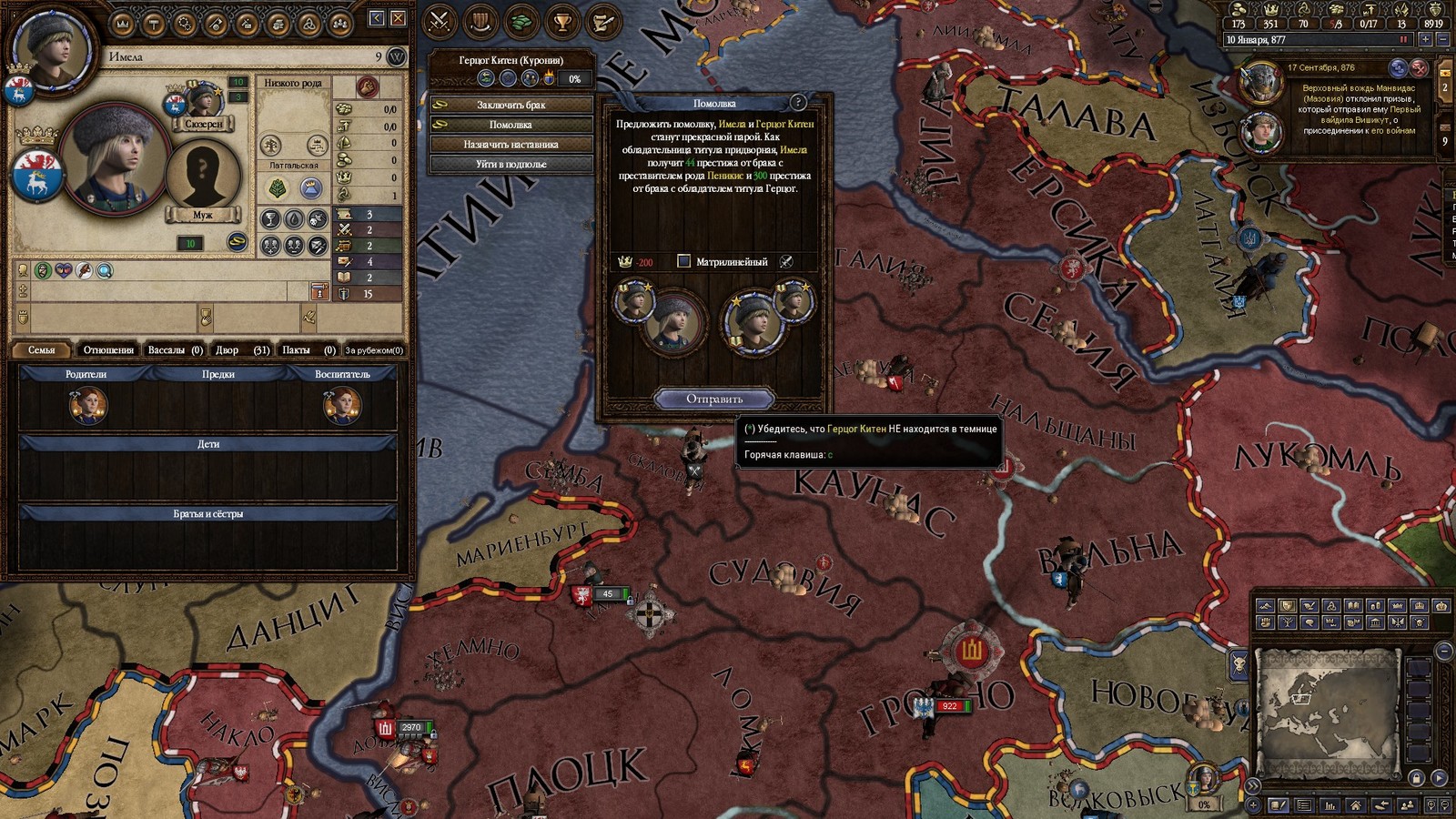The image size is (1456, 819).
Task: Dismiss the notification with red cross icon
Action: 1419,68
